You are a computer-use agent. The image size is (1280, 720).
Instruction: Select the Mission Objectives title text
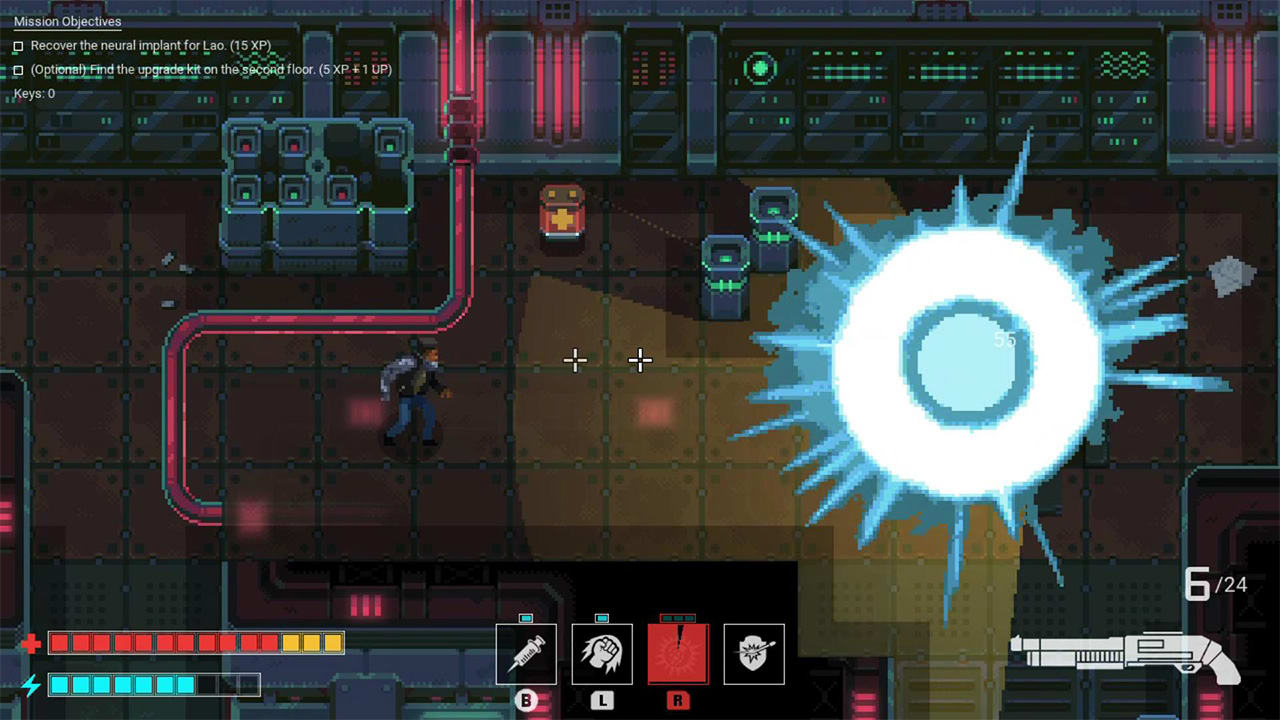pos(66,21)
